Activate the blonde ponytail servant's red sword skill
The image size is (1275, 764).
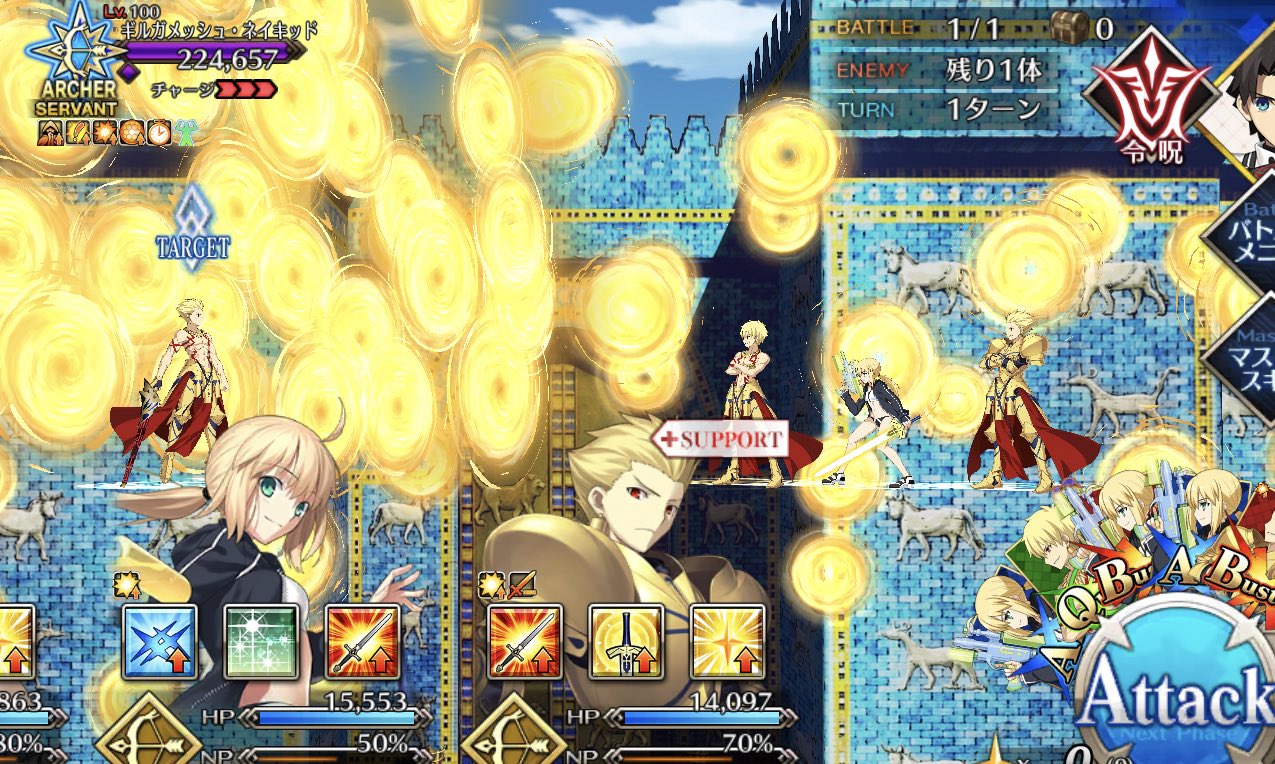point(362,642)
